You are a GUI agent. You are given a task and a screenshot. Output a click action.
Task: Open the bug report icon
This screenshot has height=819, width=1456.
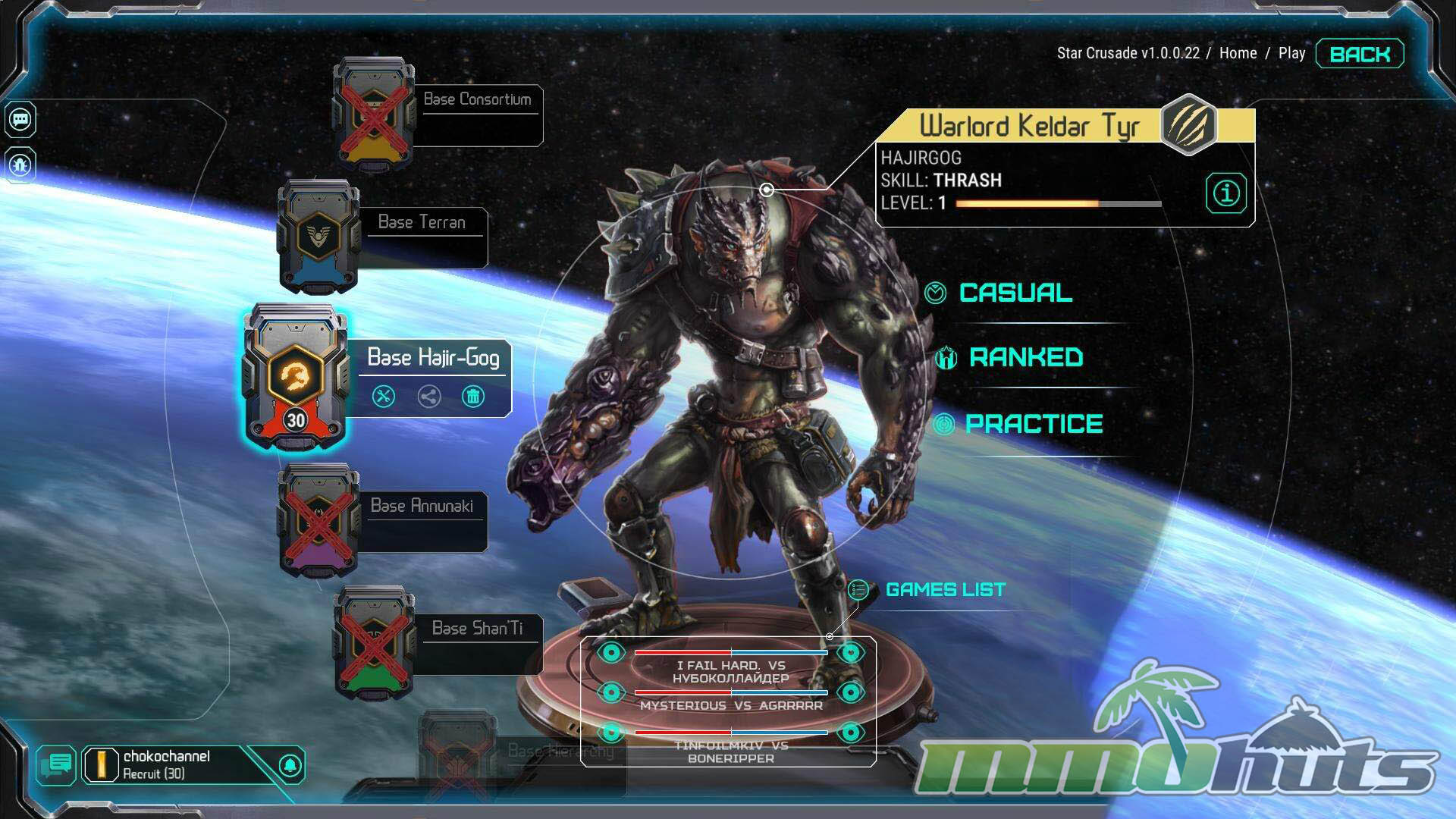[x=20, y=164]
